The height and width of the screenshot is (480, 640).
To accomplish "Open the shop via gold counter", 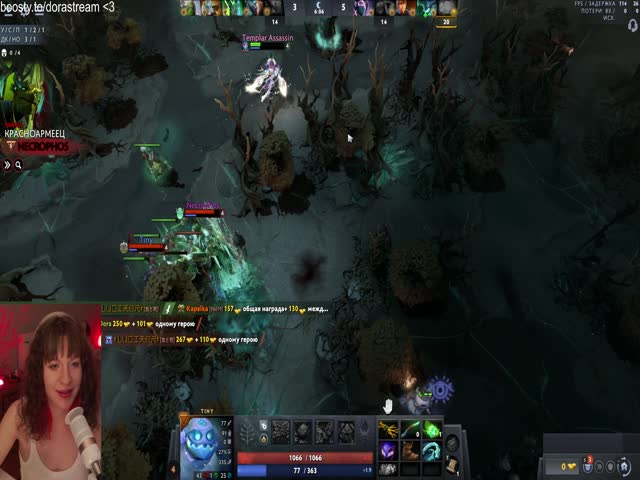I will pos(569,466).
